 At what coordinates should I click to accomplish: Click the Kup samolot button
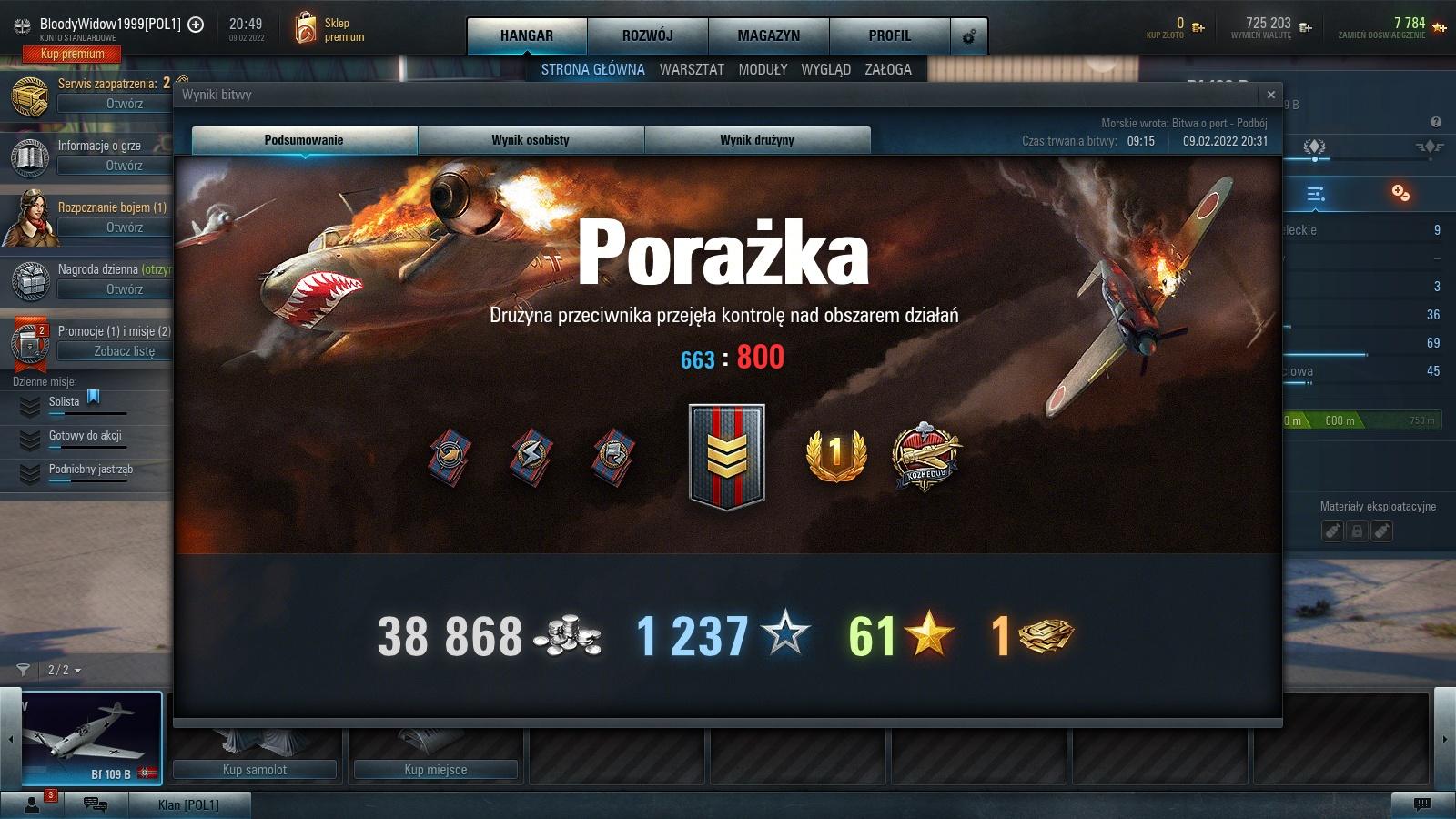255,770
